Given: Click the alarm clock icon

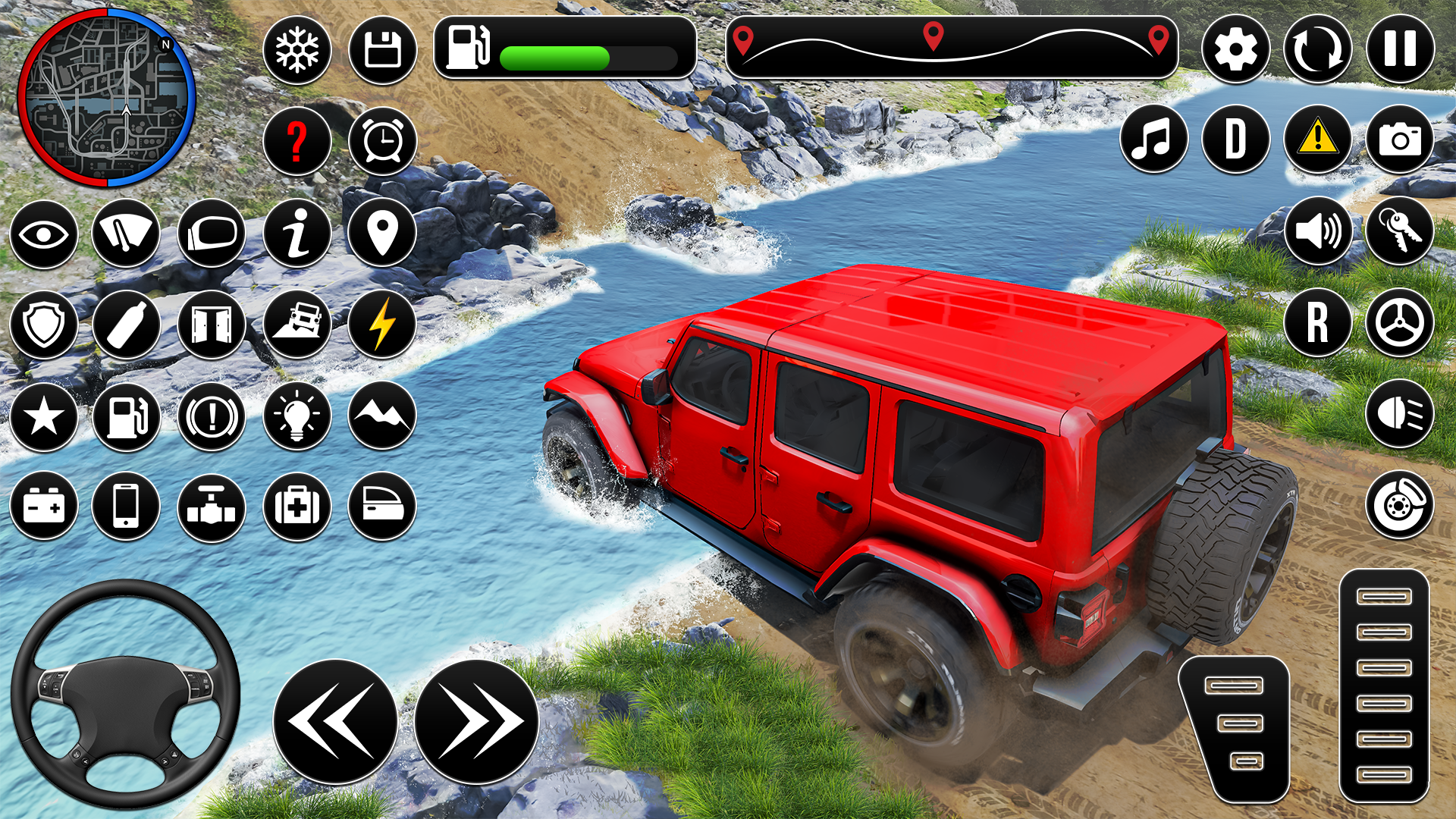Looking at the screenshot, I should click(382, 141).
